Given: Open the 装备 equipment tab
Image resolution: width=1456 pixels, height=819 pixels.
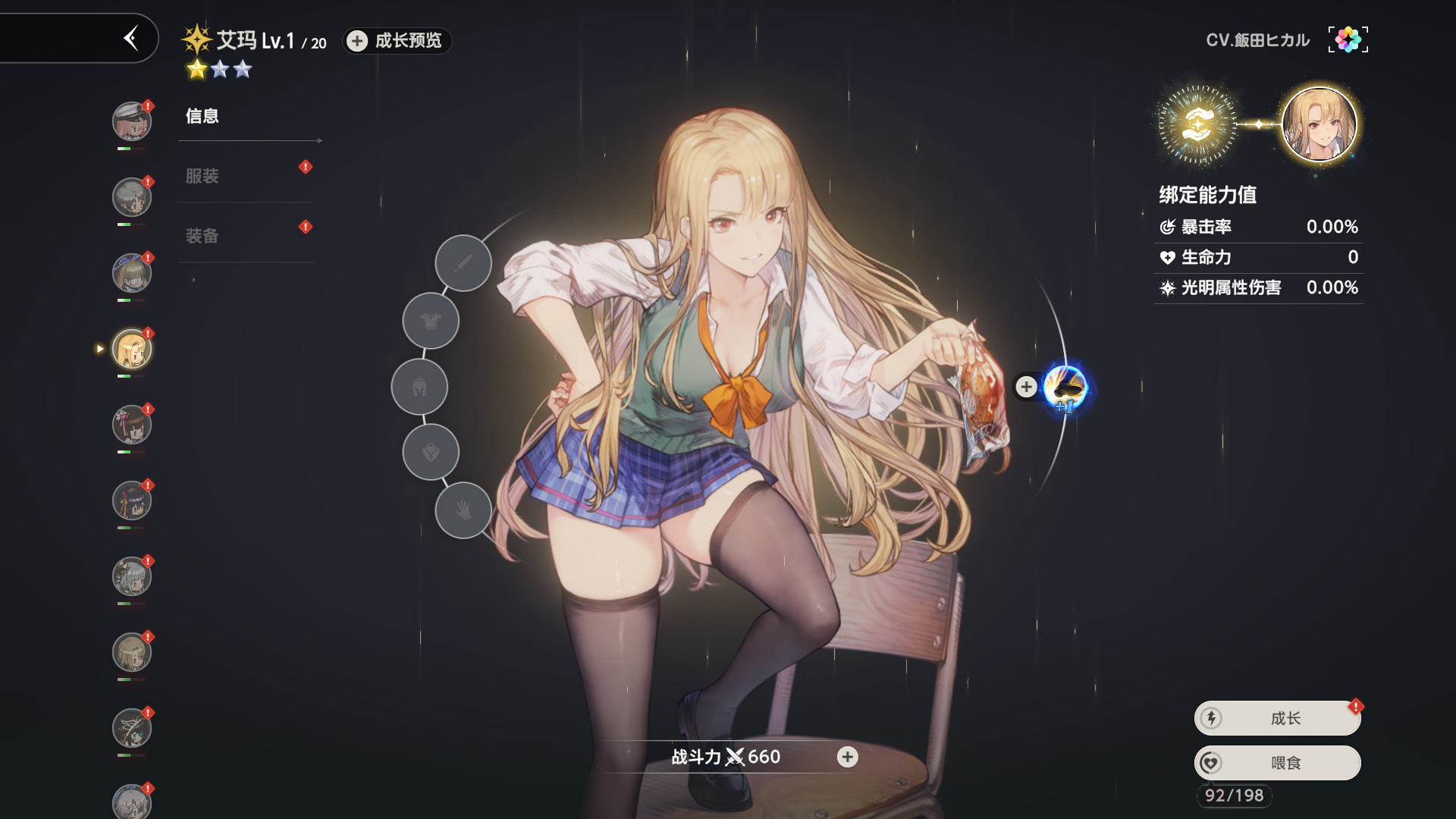Looking at the screenshot, I should tap(202, 236).
